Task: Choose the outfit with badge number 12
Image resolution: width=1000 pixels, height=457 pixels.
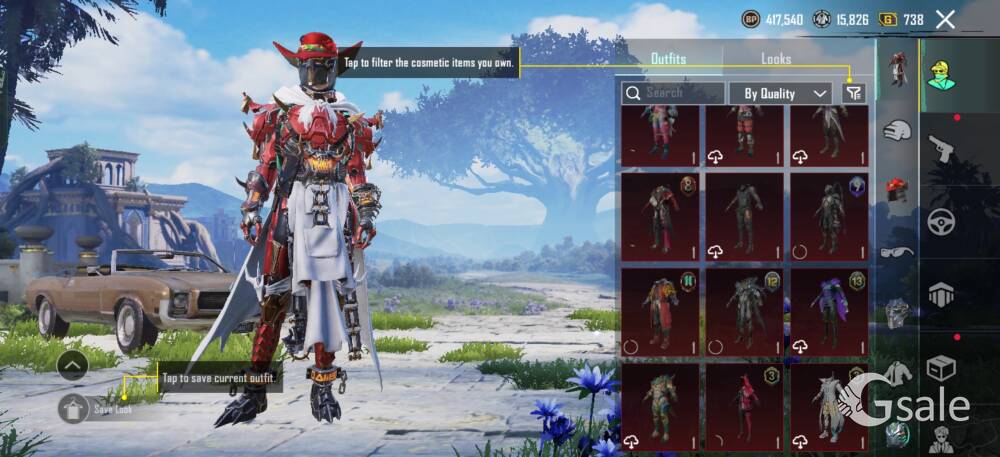Action: click(744, 312)
